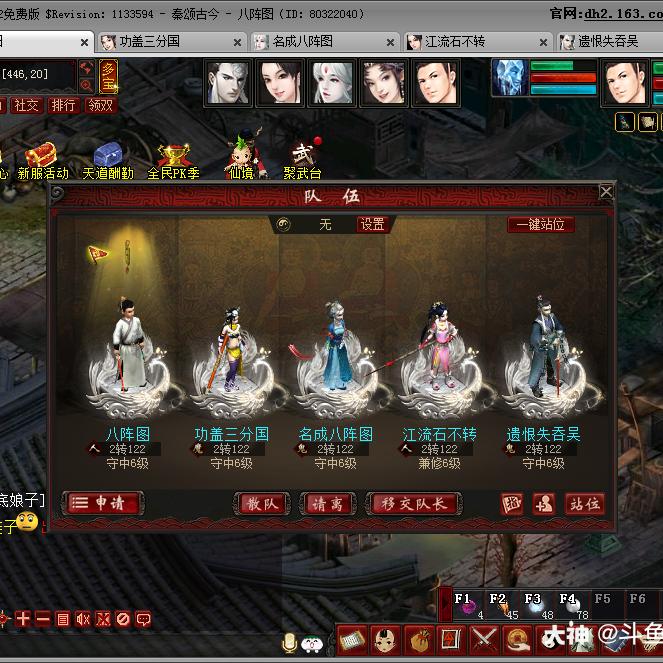Open the 天道酬勤 event icon

pos(107,158)
